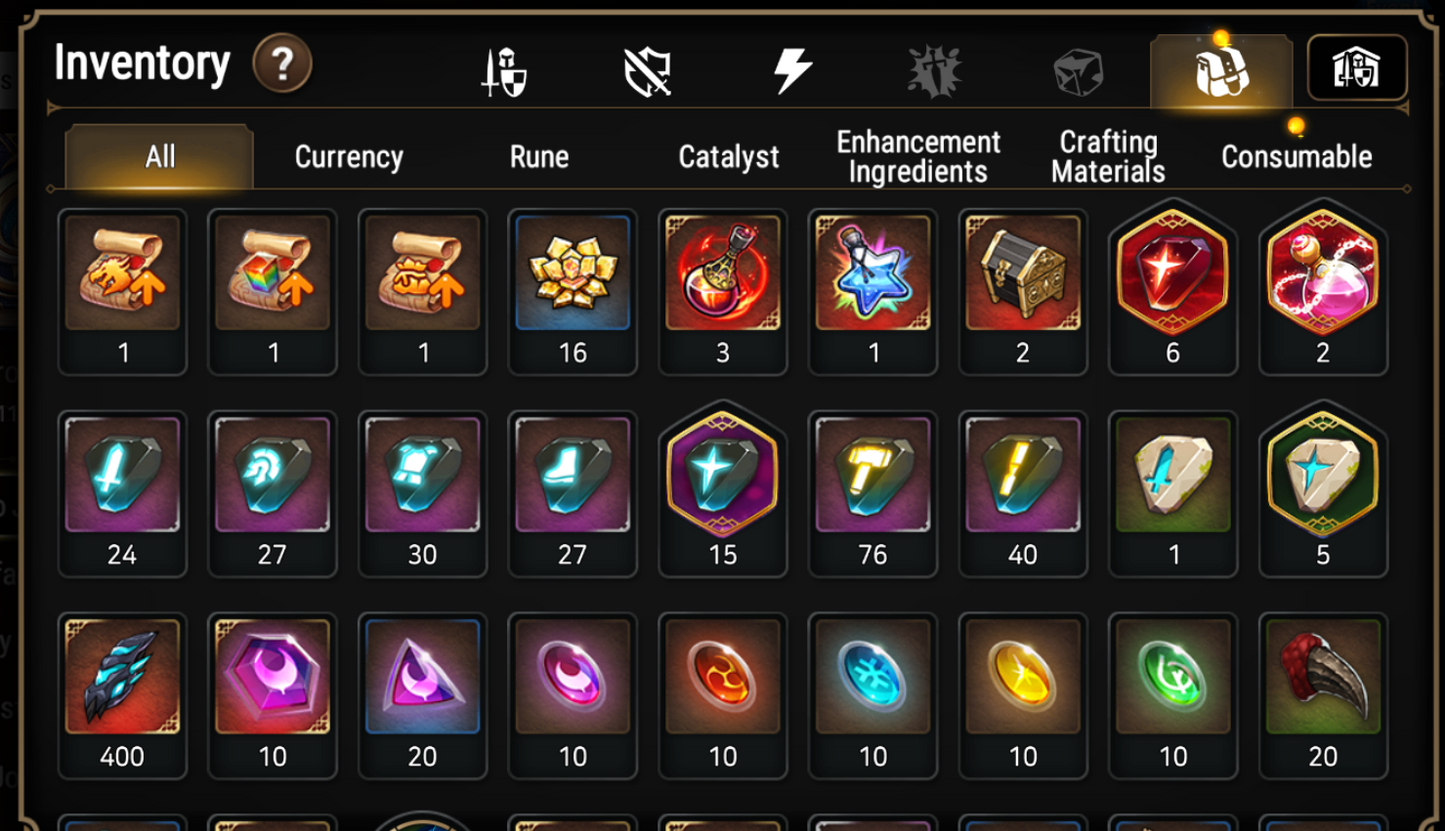The height and width of the screenshot is (831, 1445).
Task: View the Enhancement Ingredients tab
Action: point(917,156)
